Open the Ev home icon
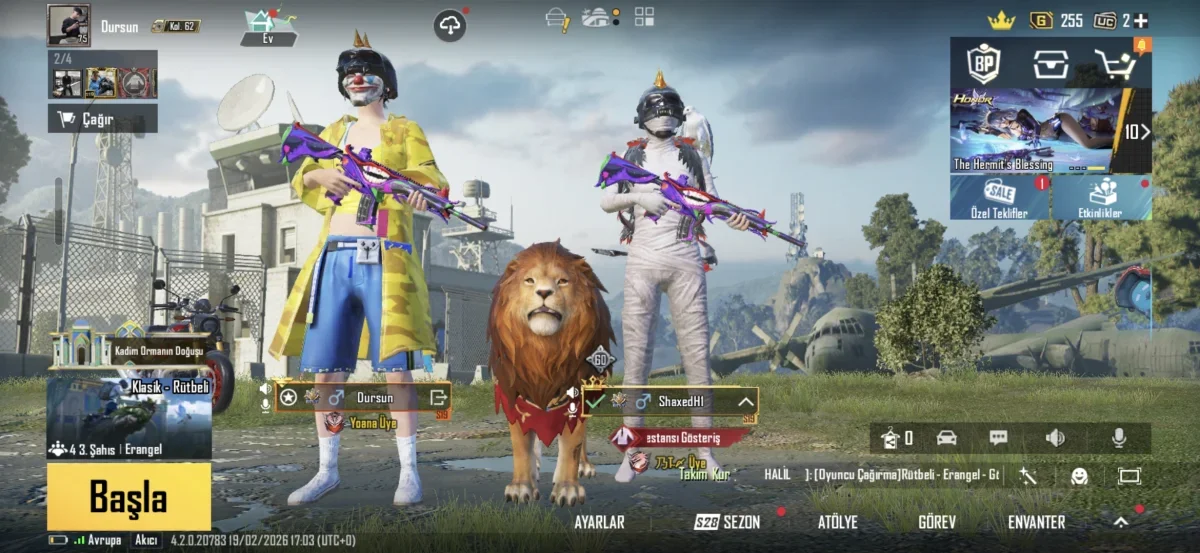This screenshot has width=1200, height=553. pyautogui.click(x=270, y=27)
